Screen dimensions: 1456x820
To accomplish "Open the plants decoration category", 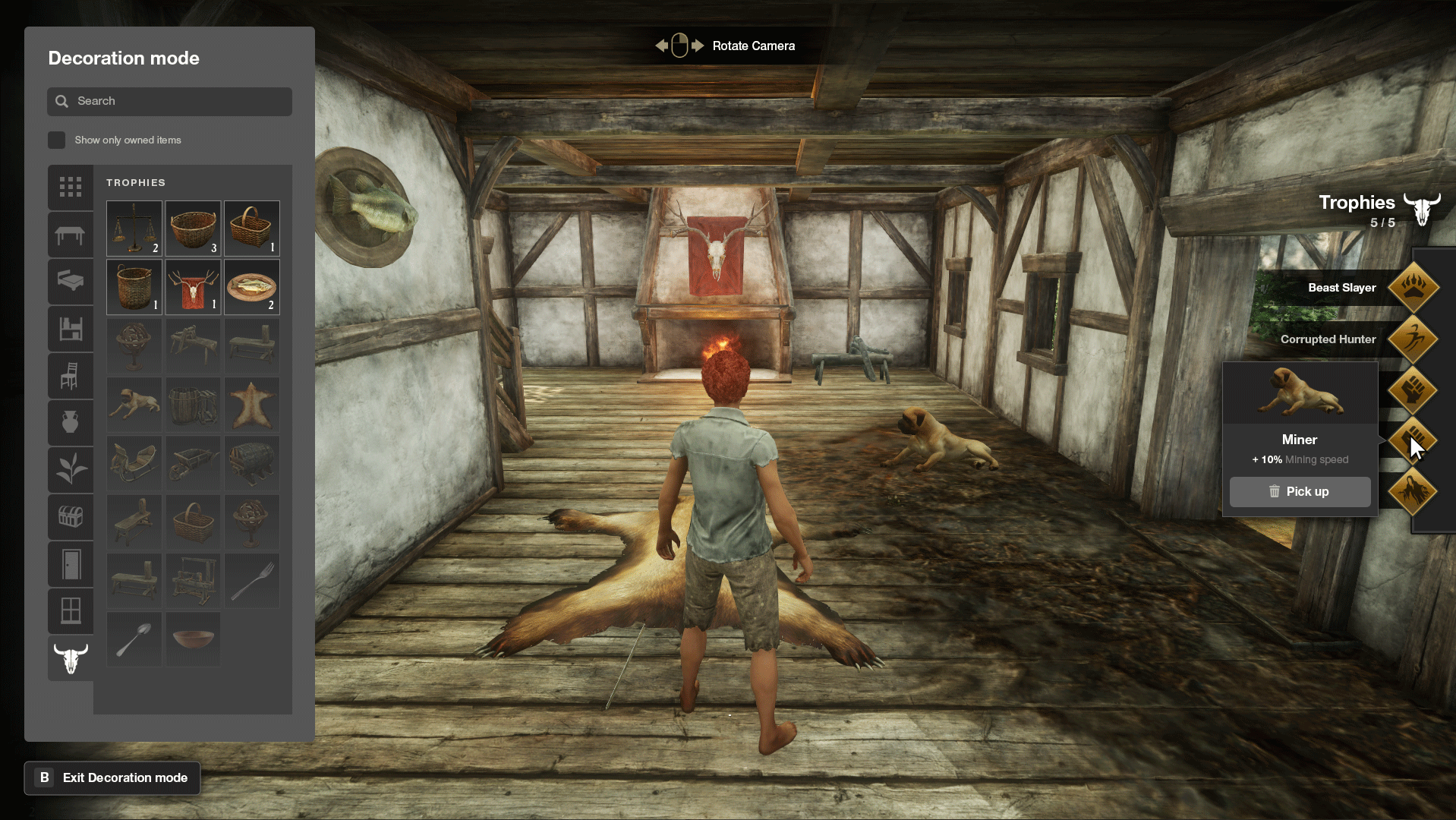I will (x=71, y=469).
